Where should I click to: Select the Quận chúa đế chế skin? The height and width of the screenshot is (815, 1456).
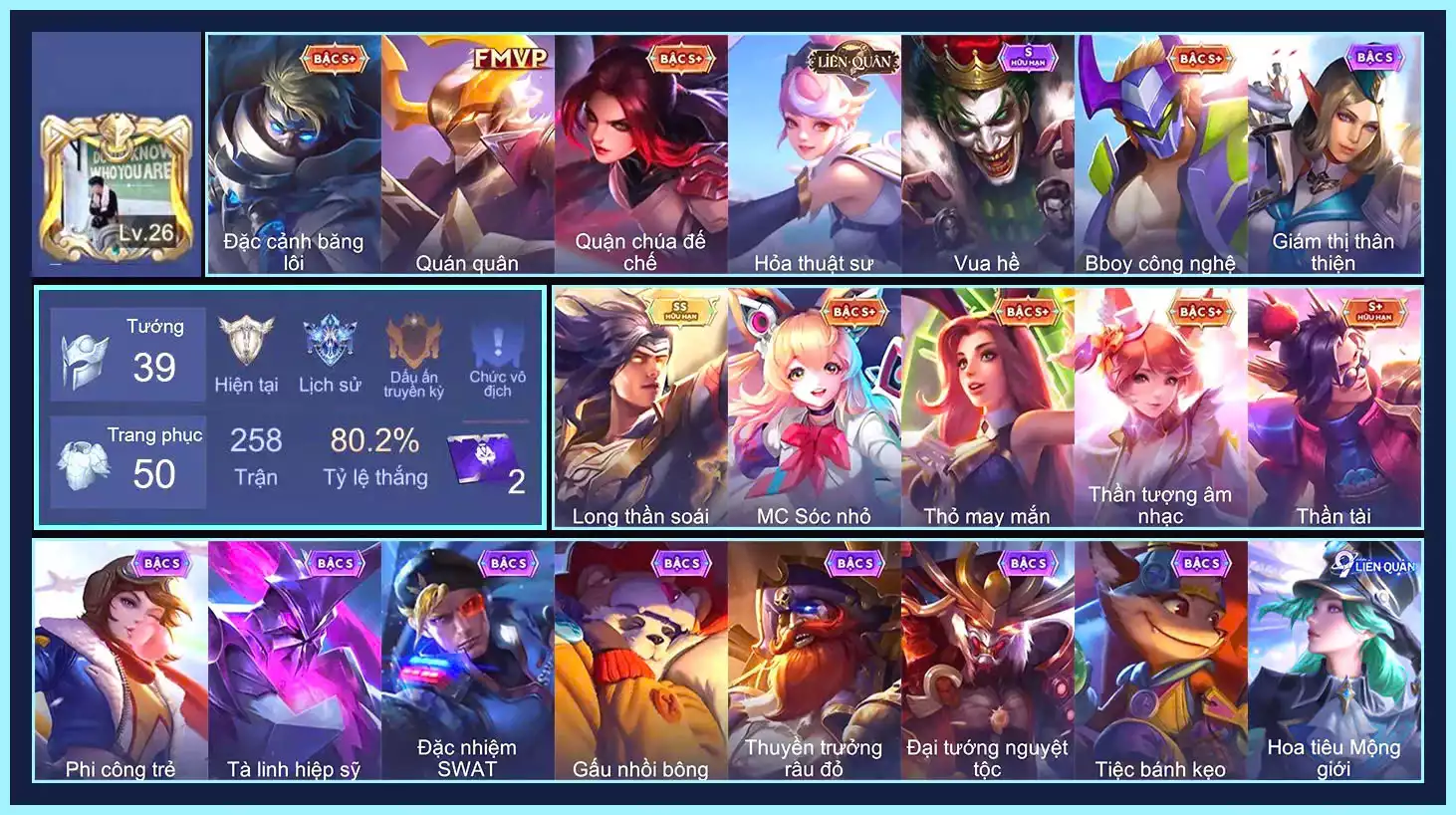pyautogui.click(x=640, y=154)
